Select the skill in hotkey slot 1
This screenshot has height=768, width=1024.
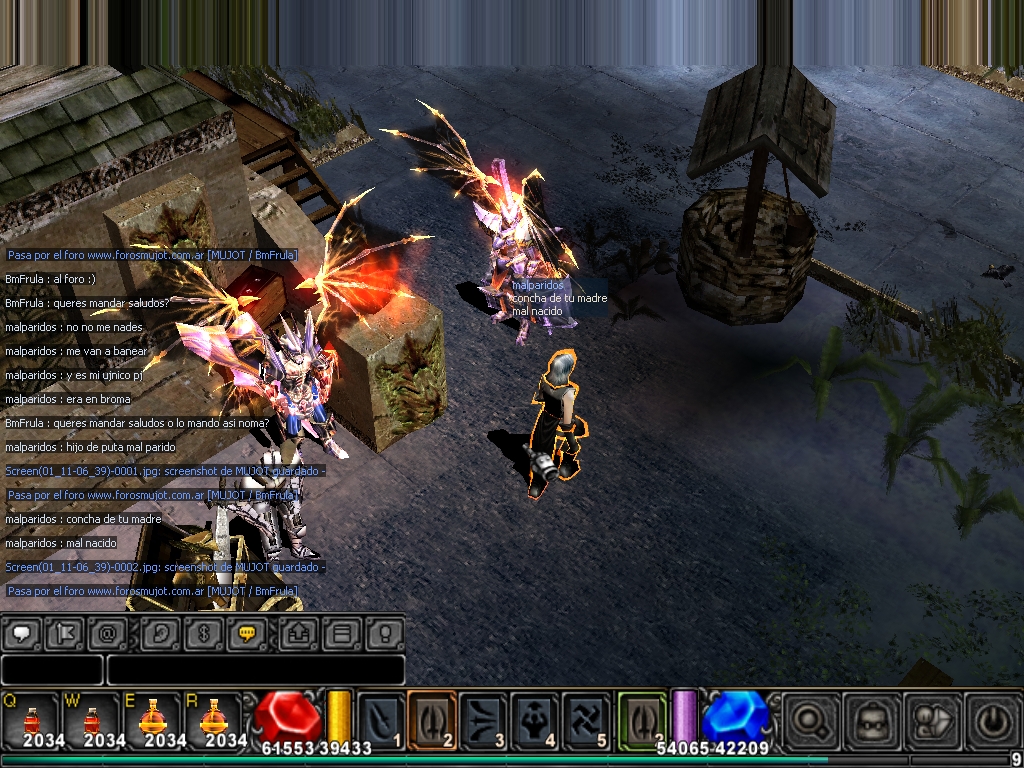pos(381,718)
